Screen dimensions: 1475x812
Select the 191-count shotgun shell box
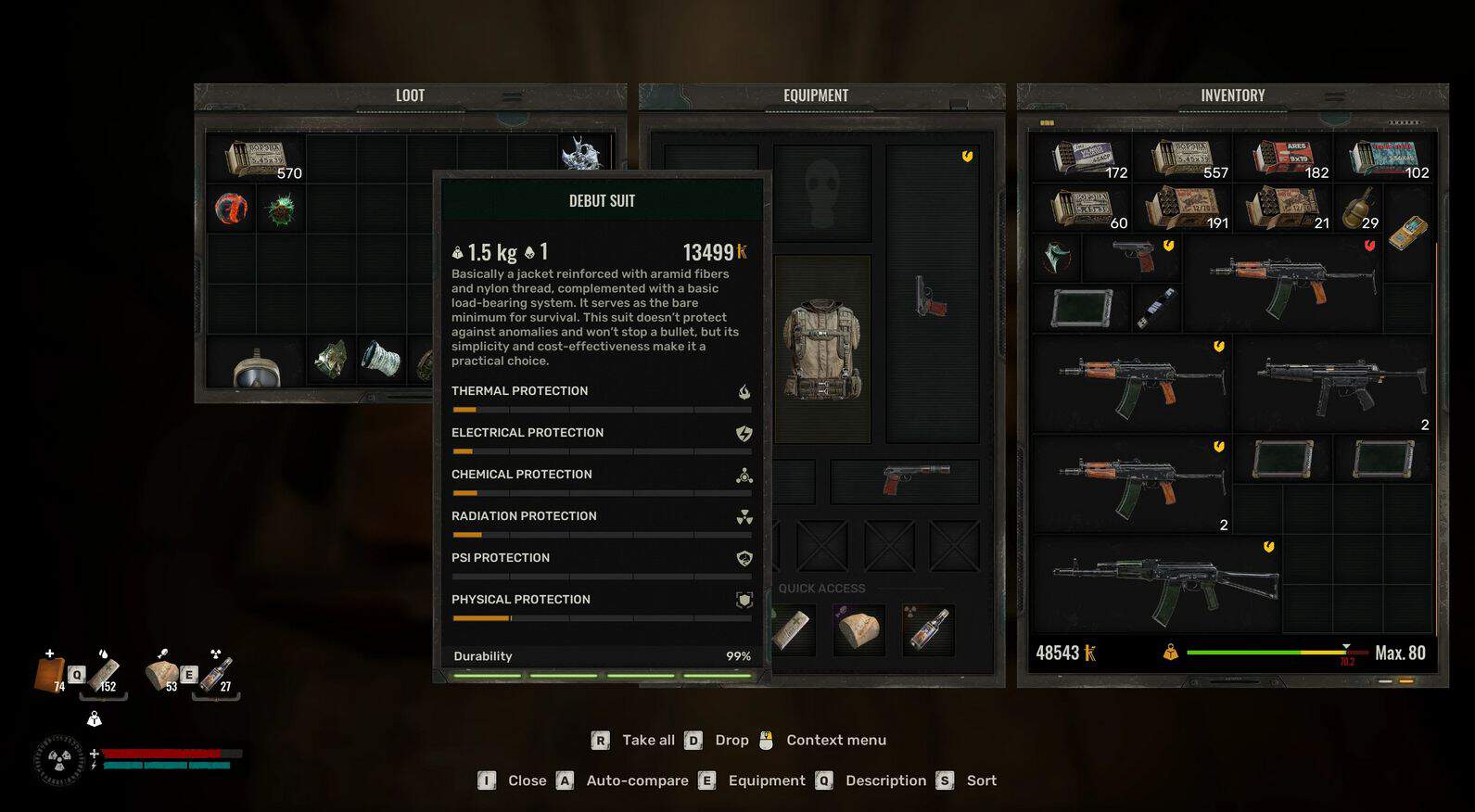click(x=1184, y=208)
